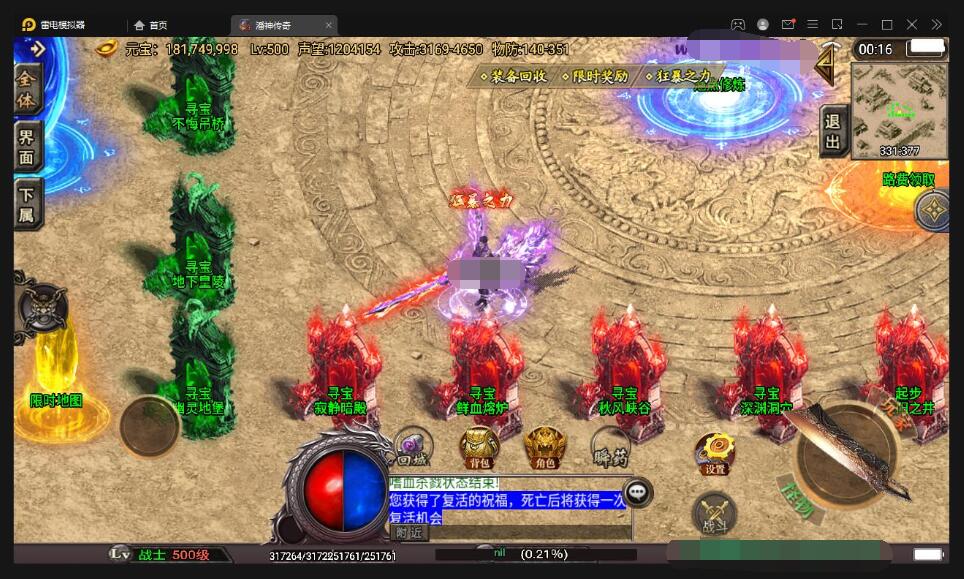Select the 全体 tab on the left
This screenshot has width=964, height=579.
28,89
